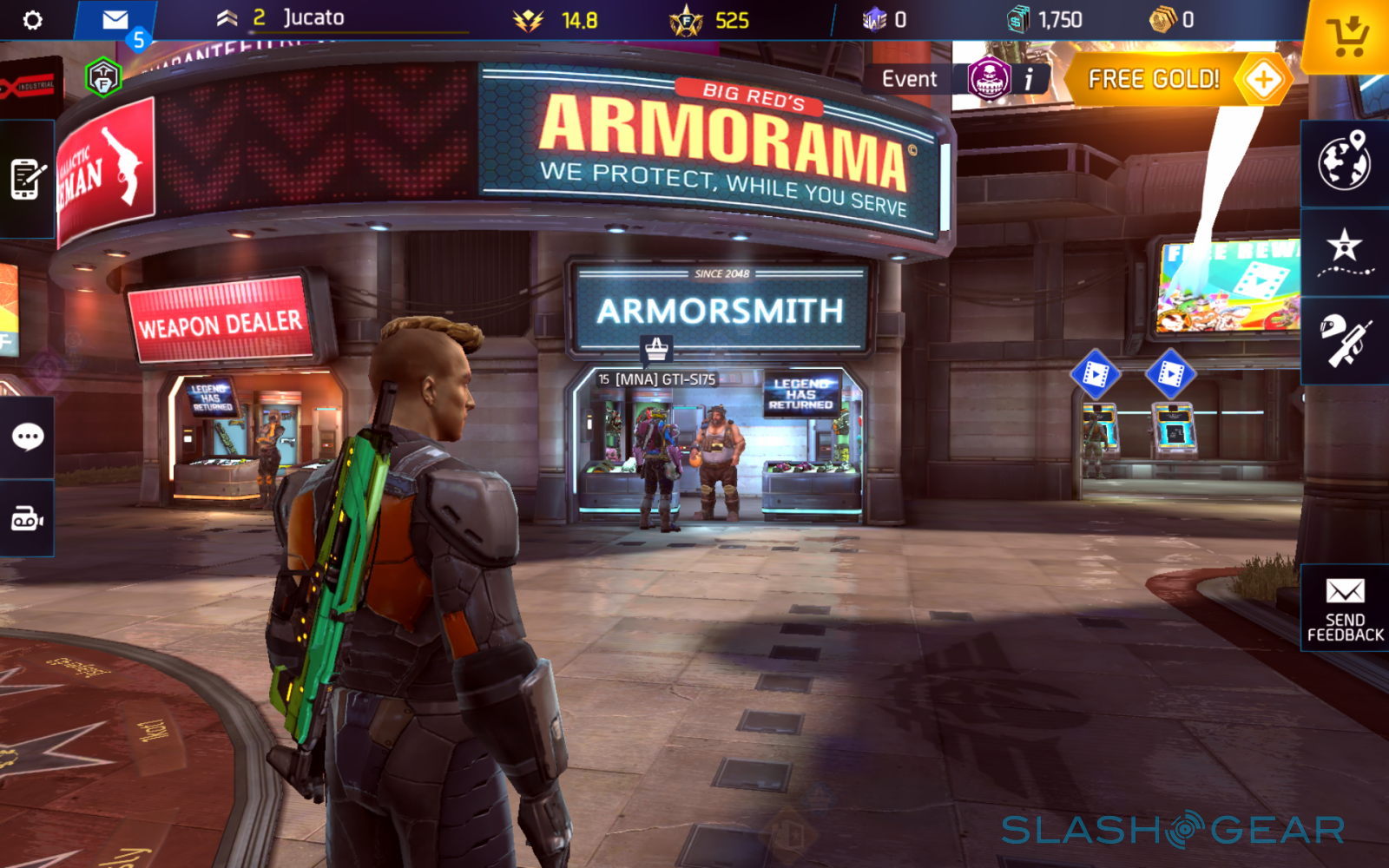
Task: Open the mail inbox envelope
Action: (x=115, y=20)
